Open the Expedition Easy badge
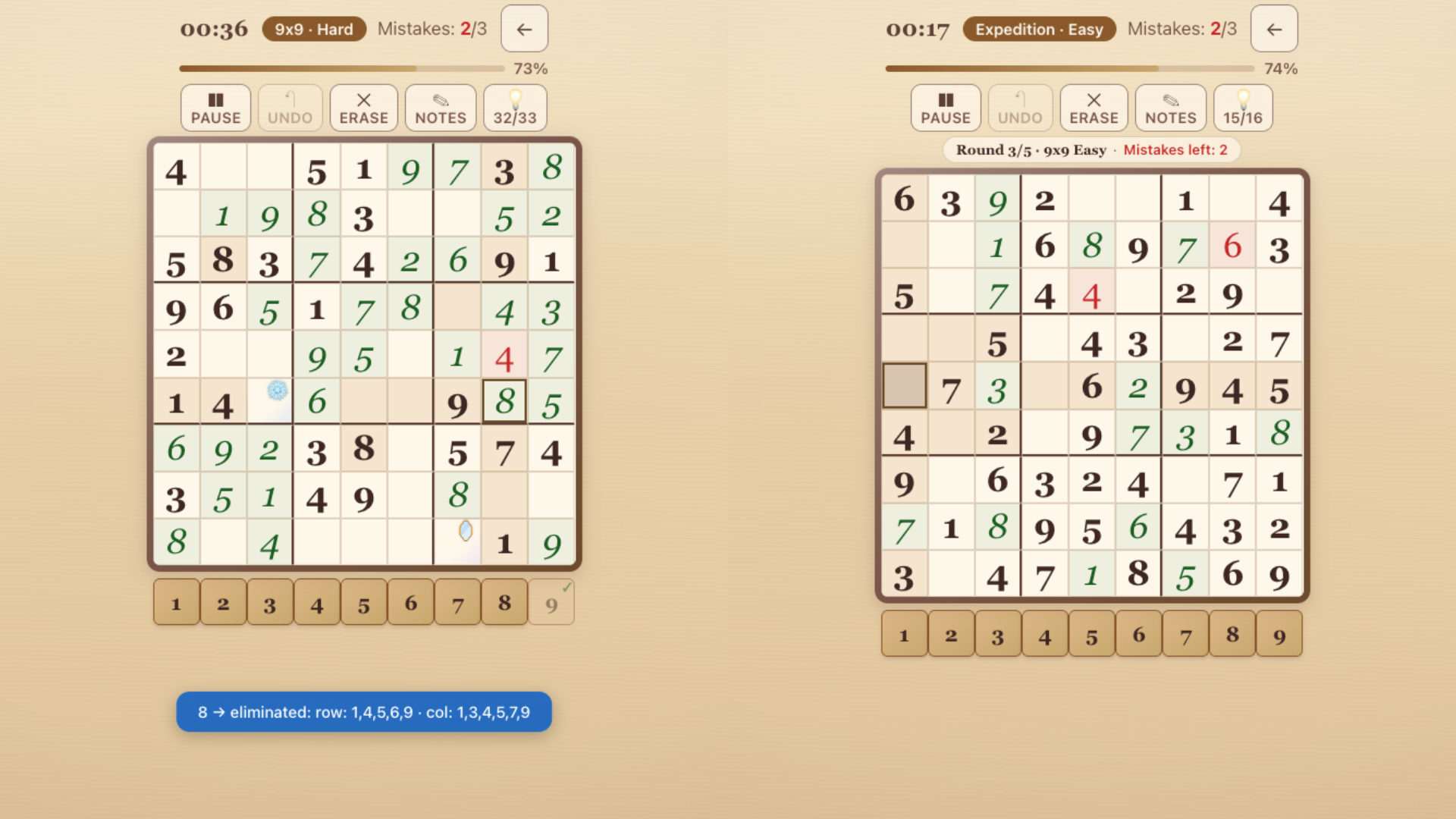Screen dimensions: 1456x819 tap(1039, 29)
